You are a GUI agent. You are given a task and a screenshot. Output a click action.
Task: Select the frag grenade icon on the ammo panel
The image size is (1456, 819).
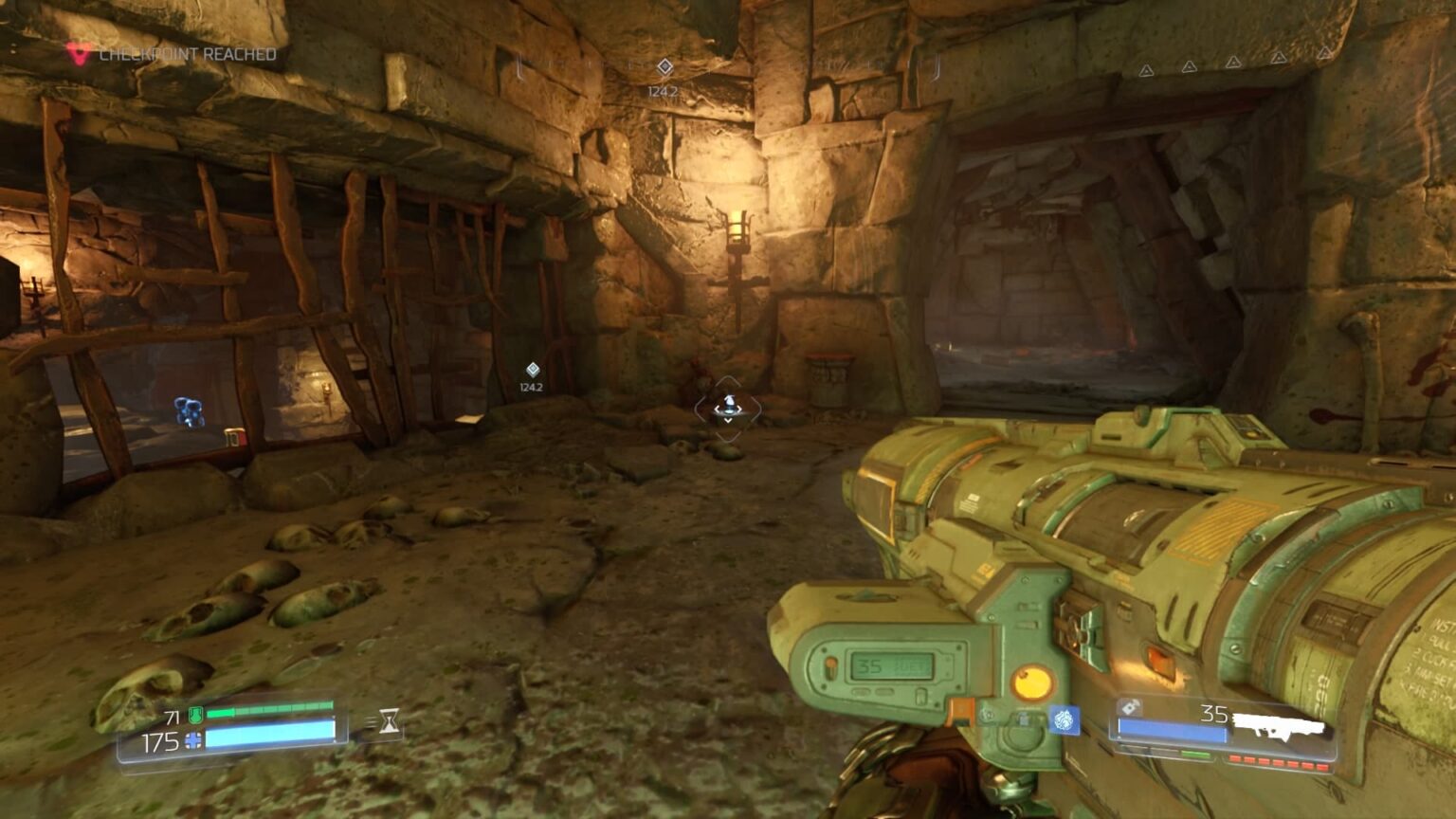tap(1129, 707)
